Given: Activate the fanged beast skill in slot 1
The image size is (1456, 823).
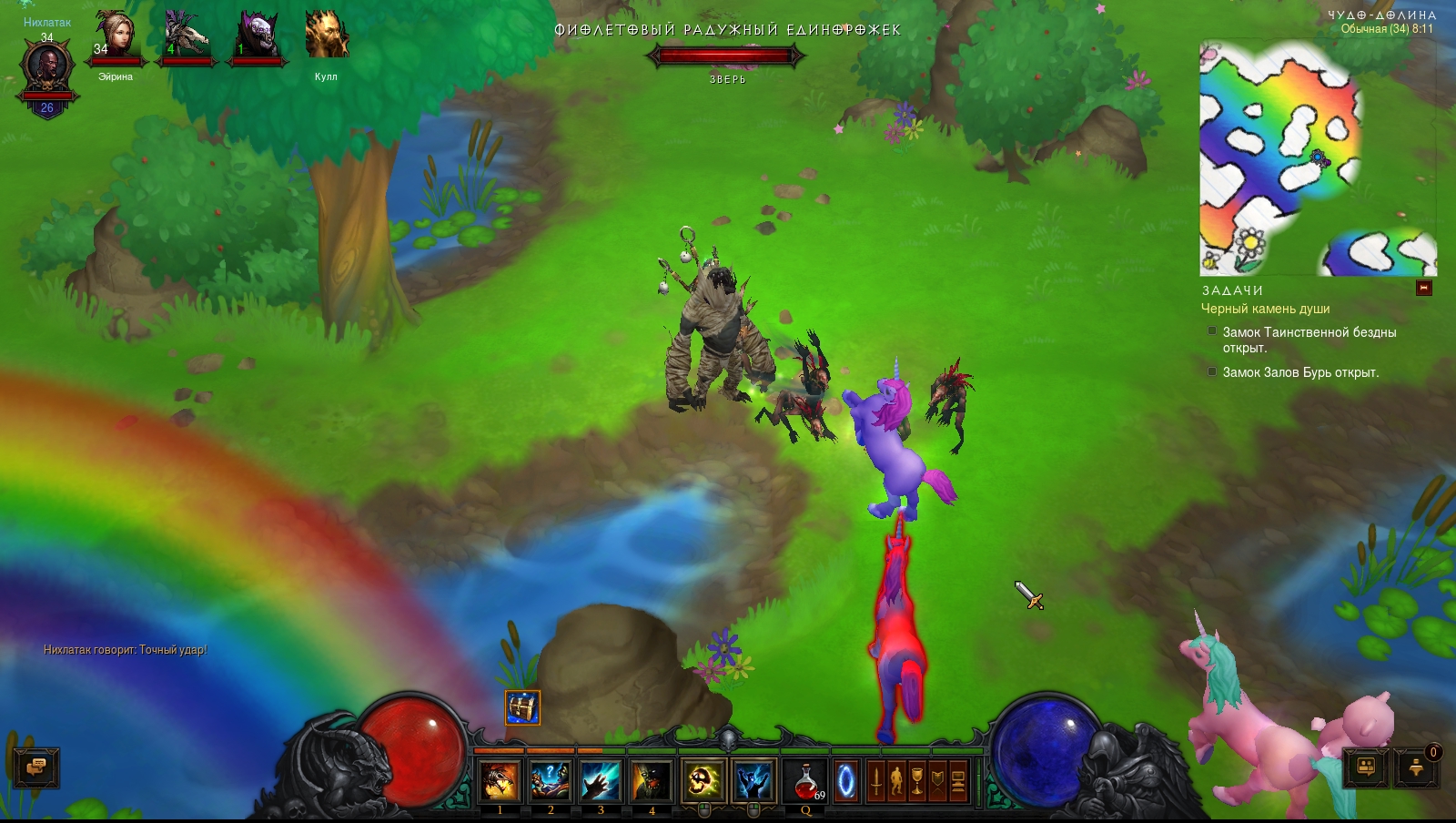Looking at the screenshot, I should pos(500,781).
